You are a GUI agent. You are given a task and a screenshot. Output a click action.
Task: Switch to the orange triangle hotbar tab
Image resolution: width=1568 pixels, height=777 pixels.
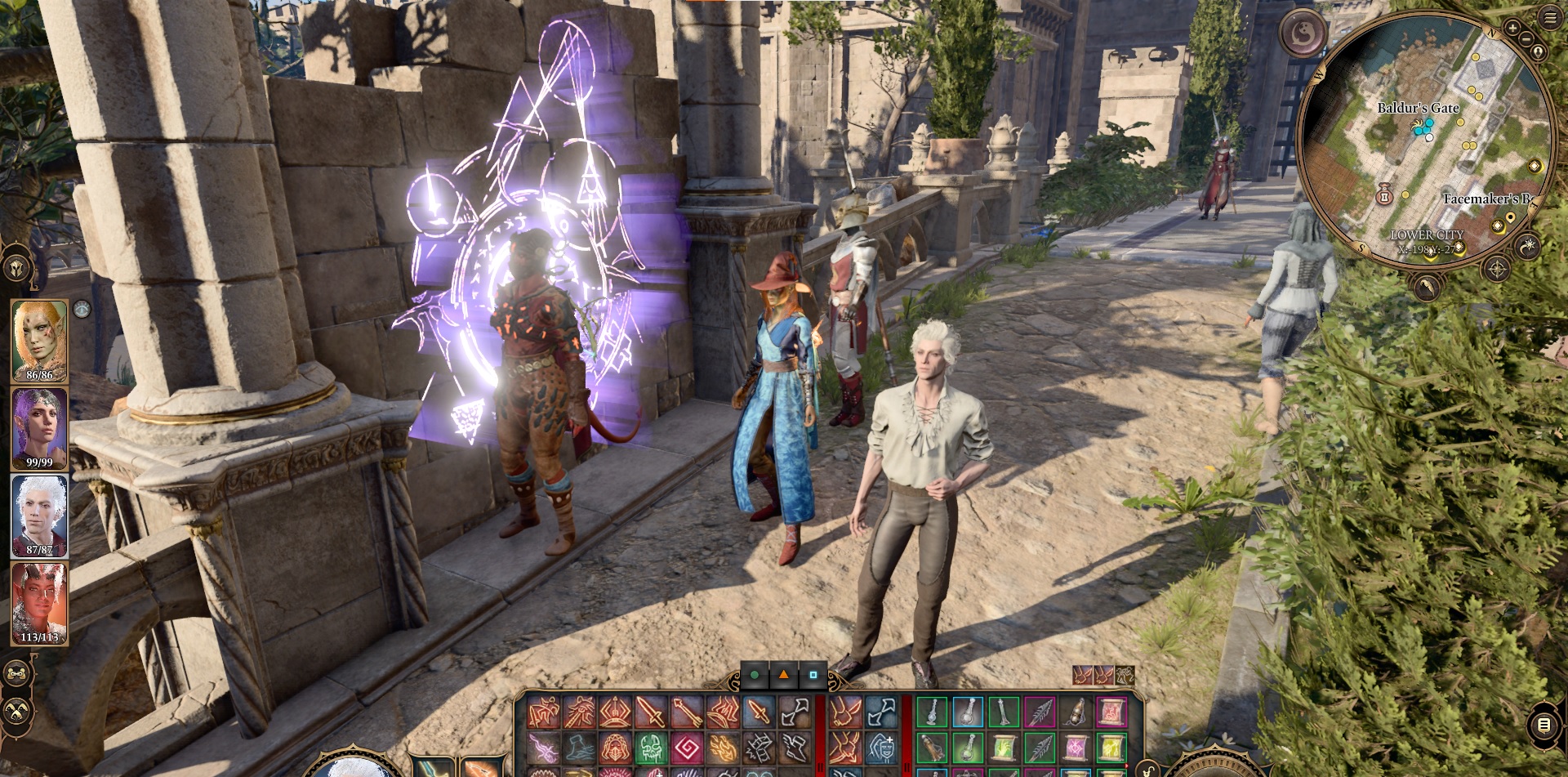click(784, 676)
